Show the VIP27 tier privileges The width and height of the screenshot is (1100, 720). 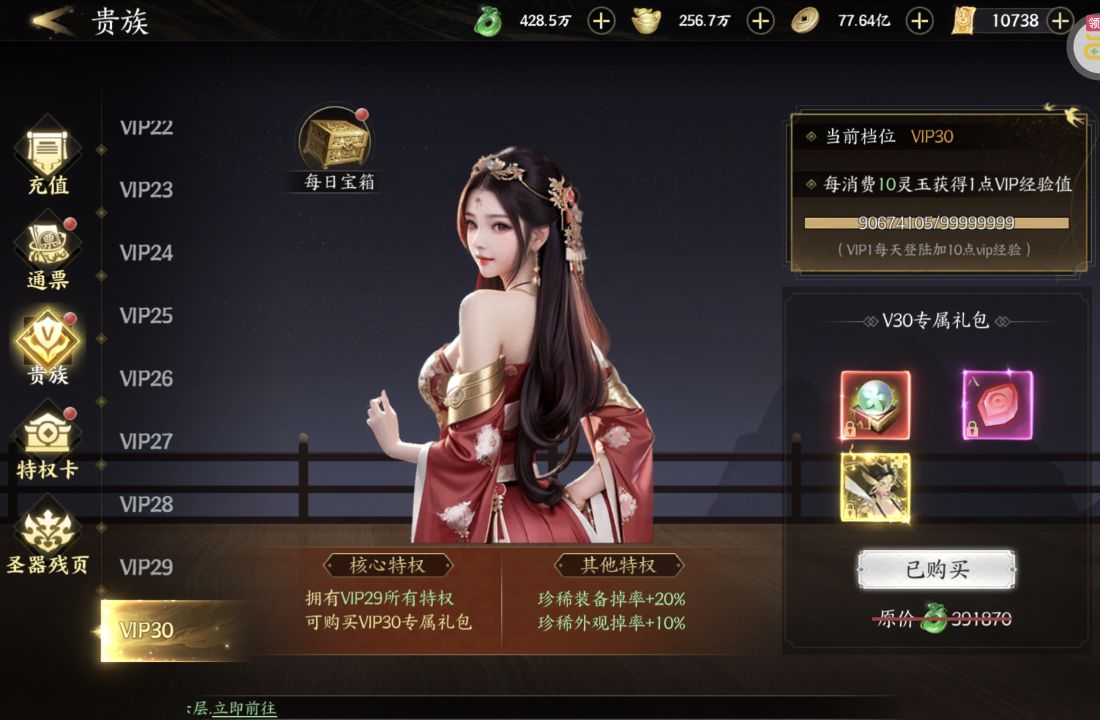click(147, 441)
